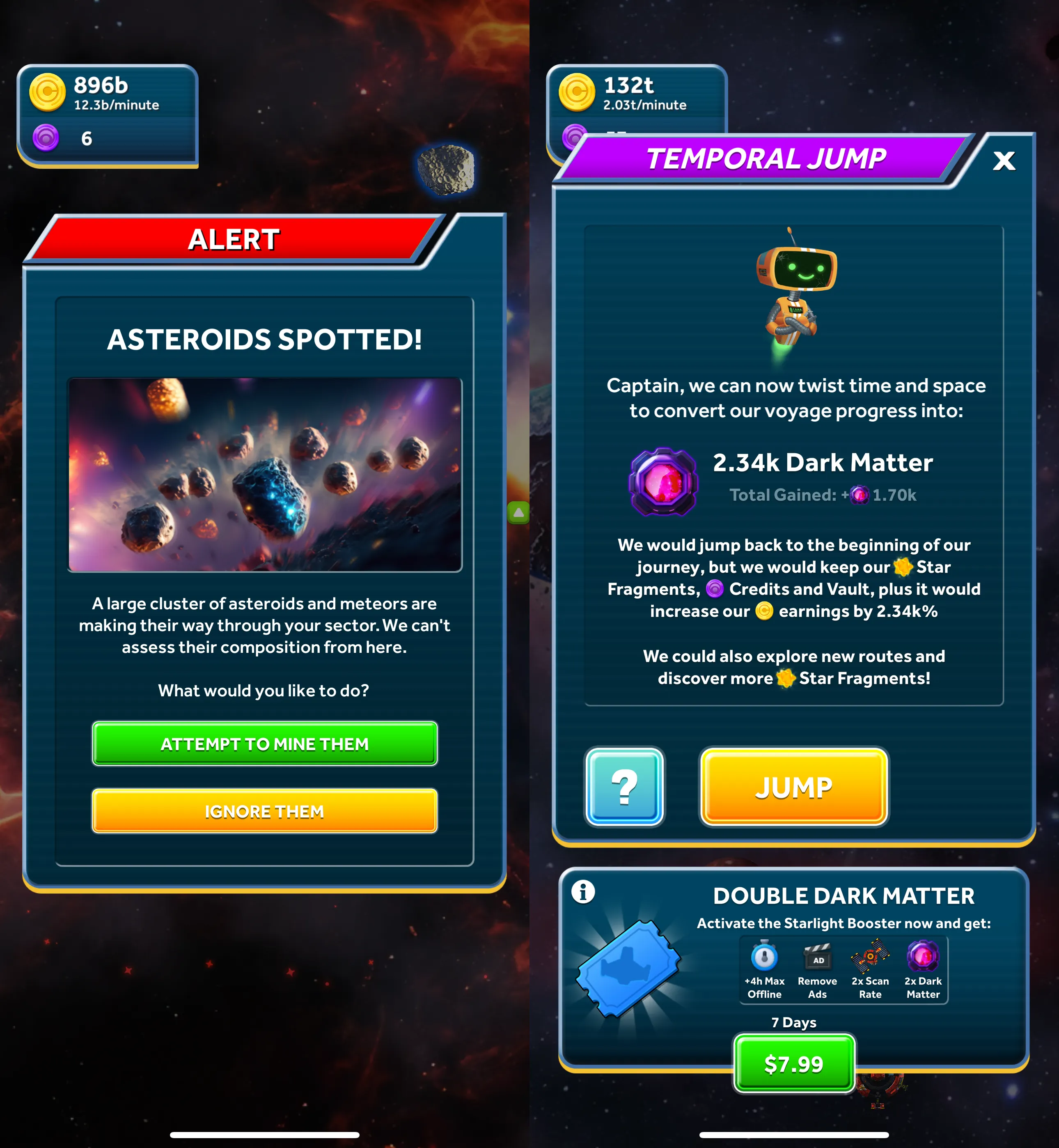
Task: Click the 2x Scan Rate scanner icon
Action: point(870,955)
